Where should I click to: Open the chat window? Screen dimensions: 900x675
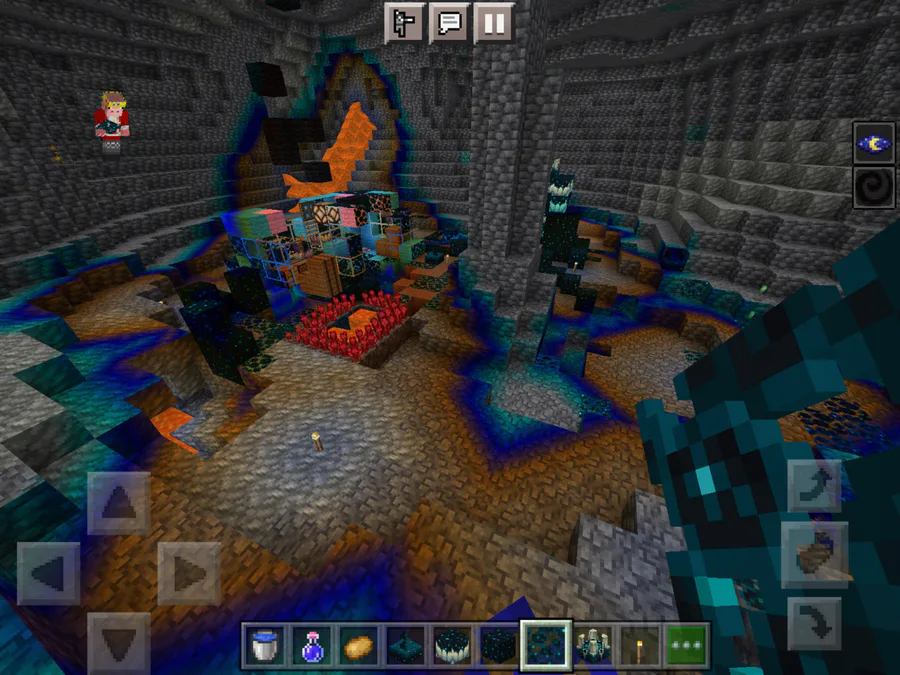[449, 22]
